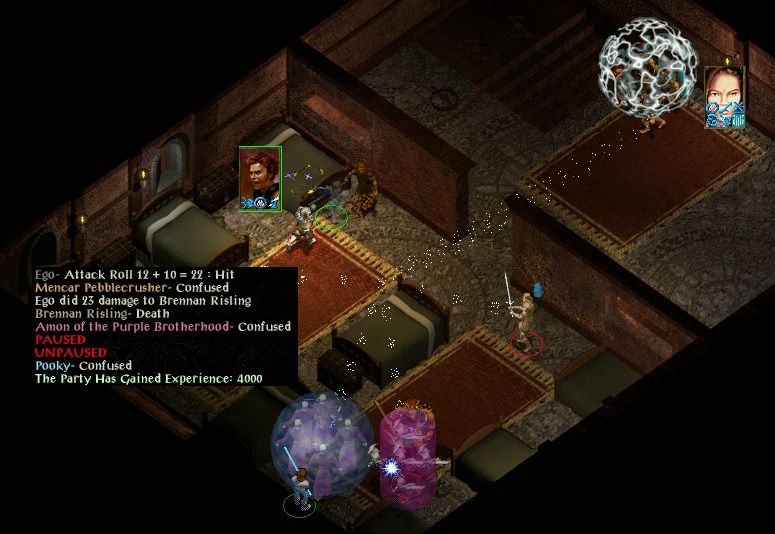The image size is (775, 534).
Task: Select the red-haired man's character portrait
Action: (x=260, y=178)
